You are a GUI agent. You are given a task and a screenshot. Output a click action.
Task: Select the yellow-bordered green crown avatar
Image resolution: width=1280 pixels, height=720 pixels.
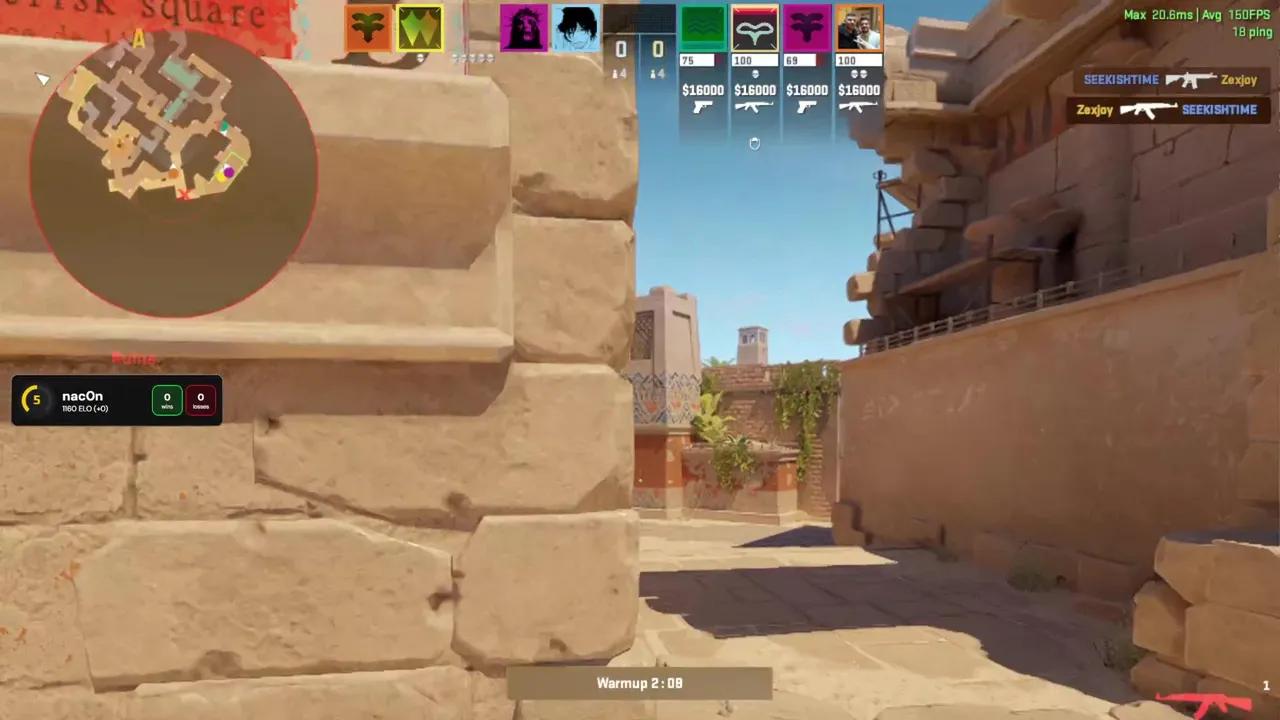coord(419,27)
